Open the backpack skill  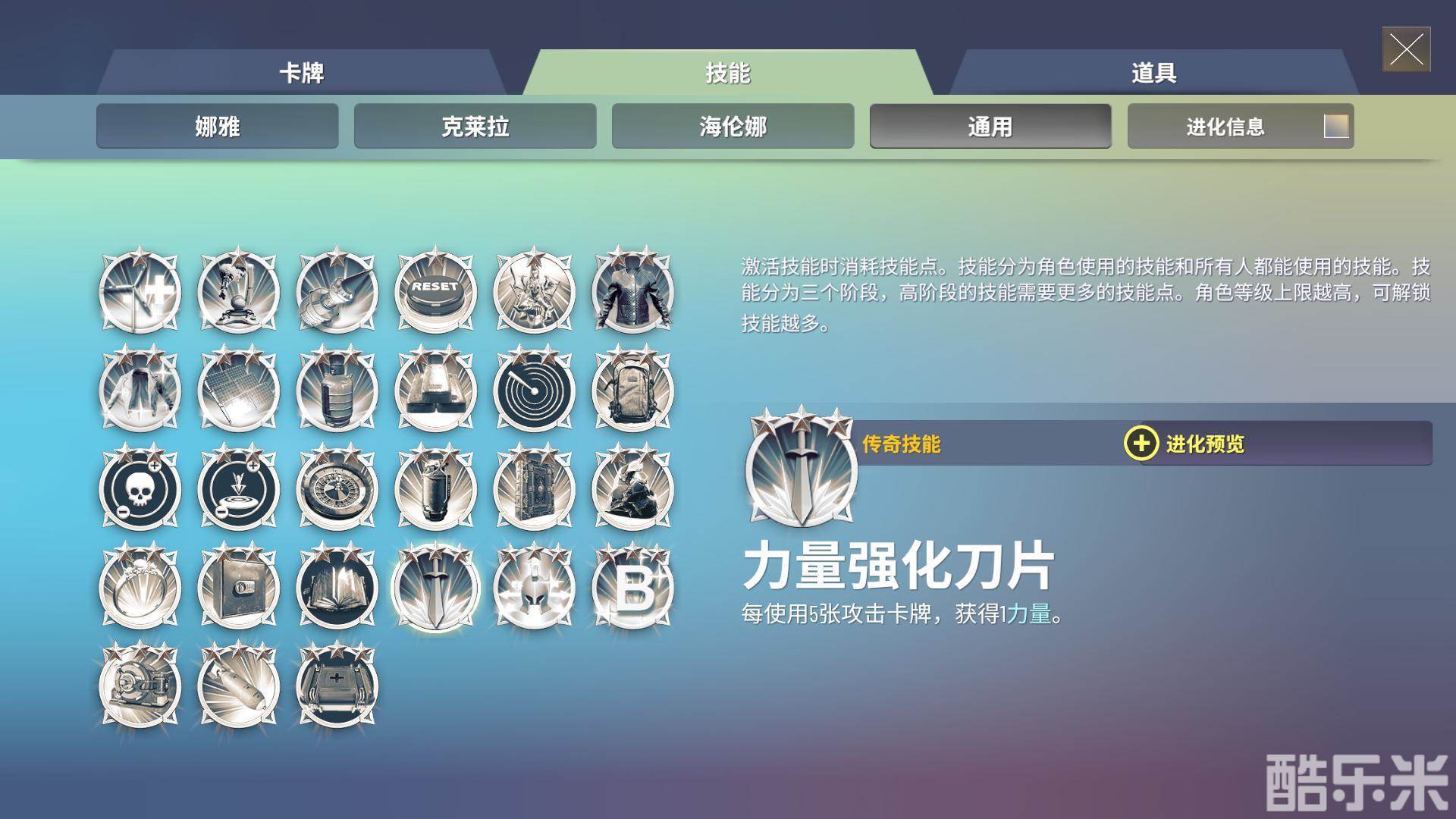634,389
